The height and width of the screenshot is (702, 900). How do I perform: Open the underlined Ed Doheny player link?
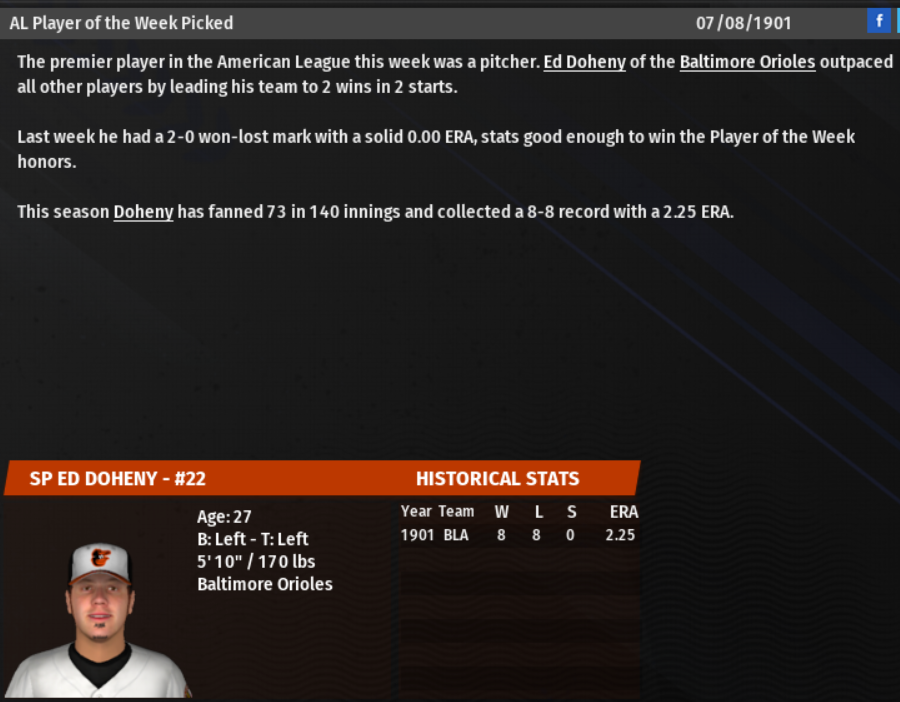click(584, 62)
